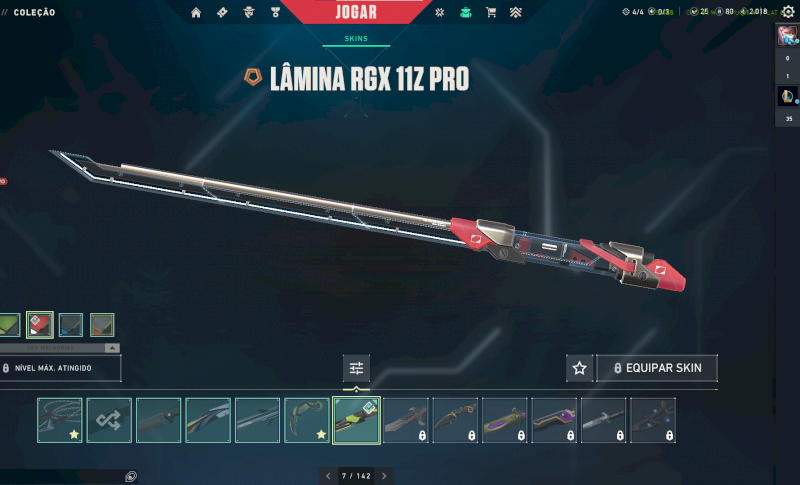
Task: Open the settings gear icon
Action: 440,13
